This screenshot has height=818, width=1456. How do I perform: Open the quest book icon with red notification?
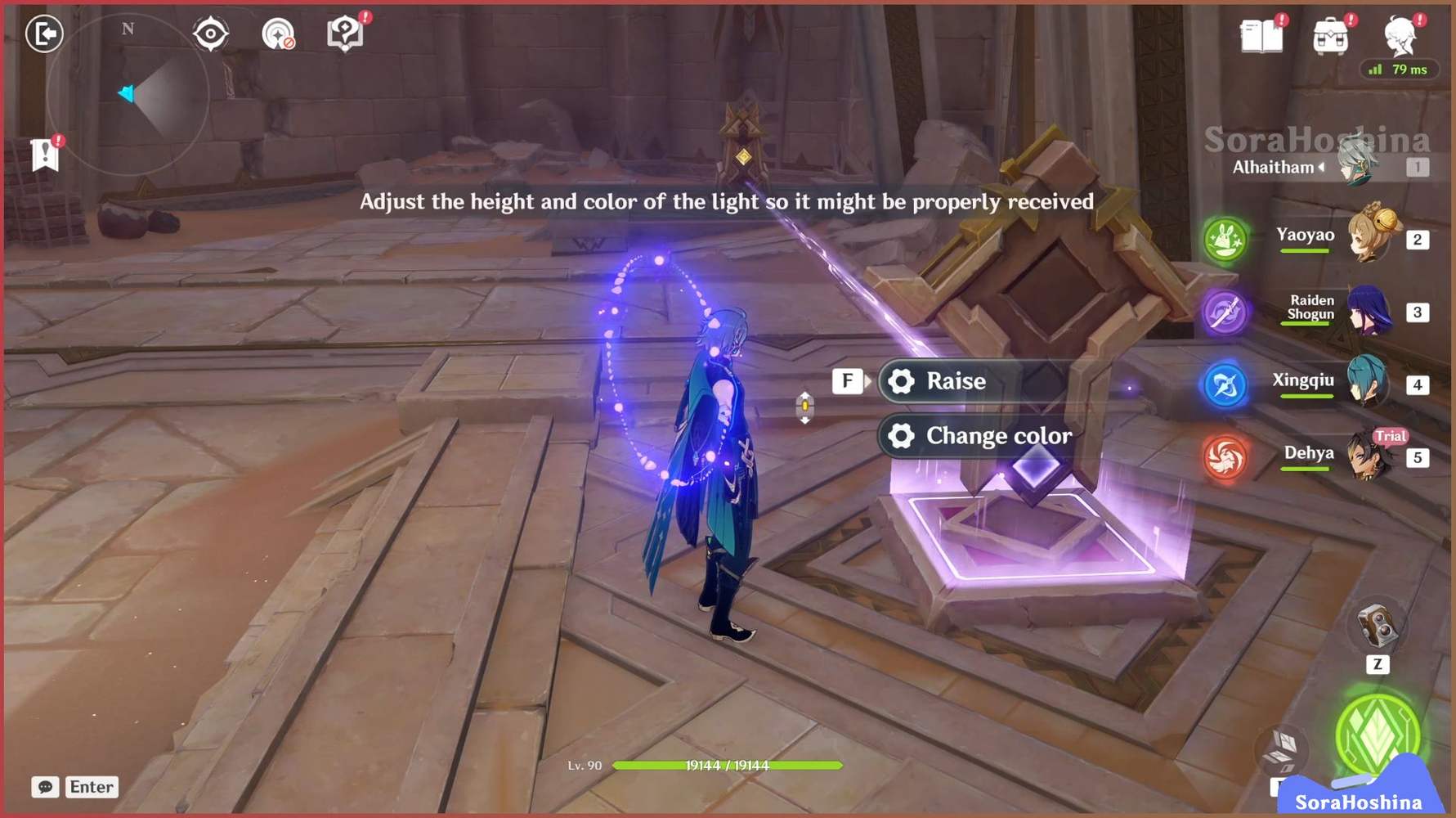tap(345, 34)
